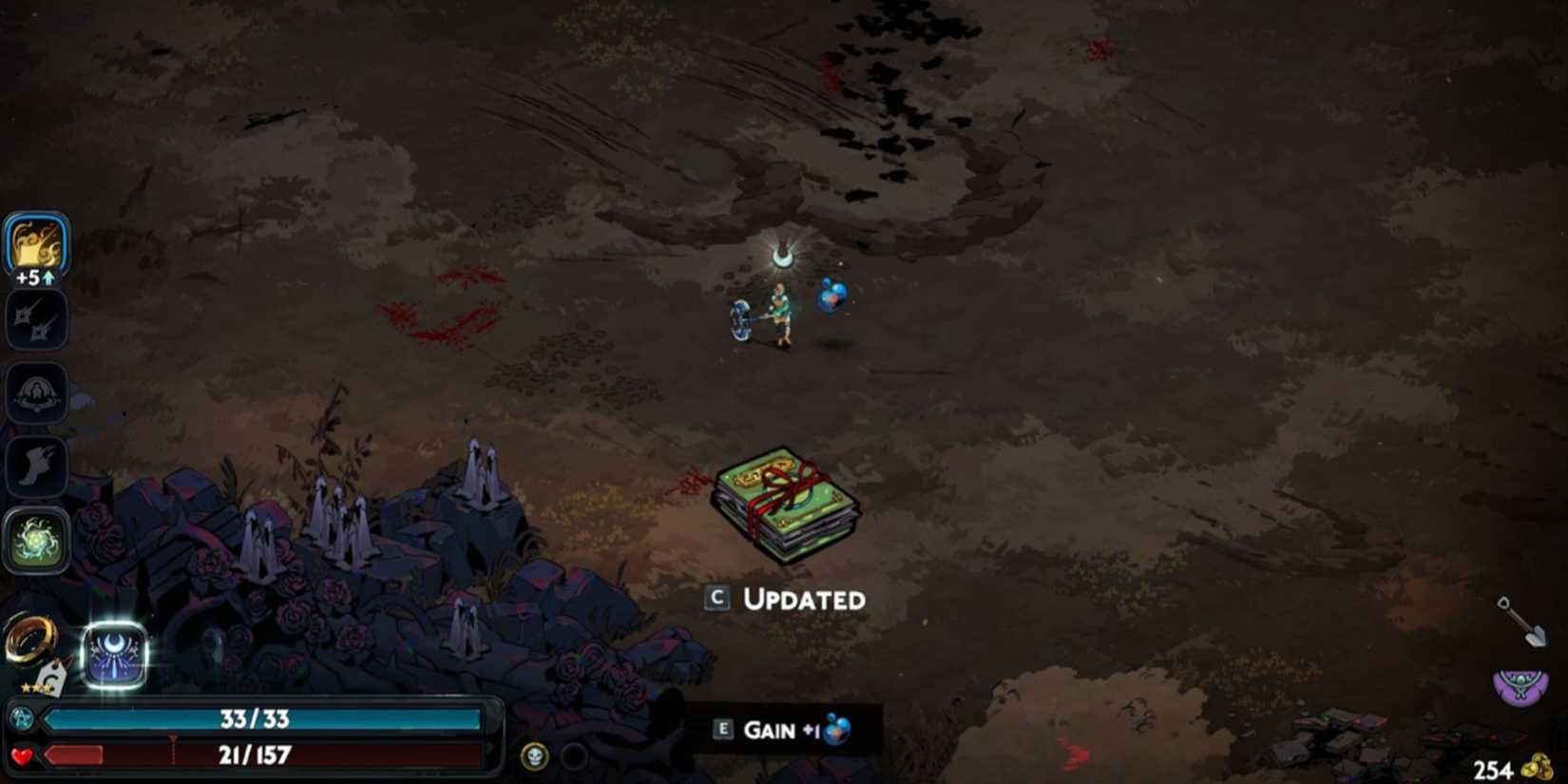Select the glowing Attack boon icon
Image resolution: width=1568 pixels, height=784 pixels.
(36, 245)
